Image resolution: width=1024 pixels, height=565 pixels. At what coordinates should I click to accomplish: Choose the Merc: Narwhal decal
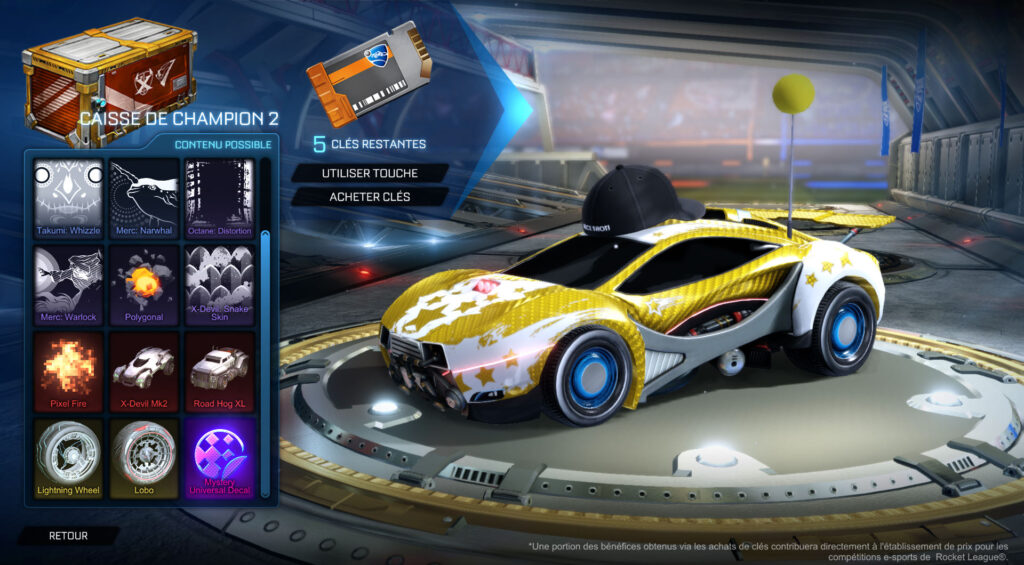pos(142,196)
